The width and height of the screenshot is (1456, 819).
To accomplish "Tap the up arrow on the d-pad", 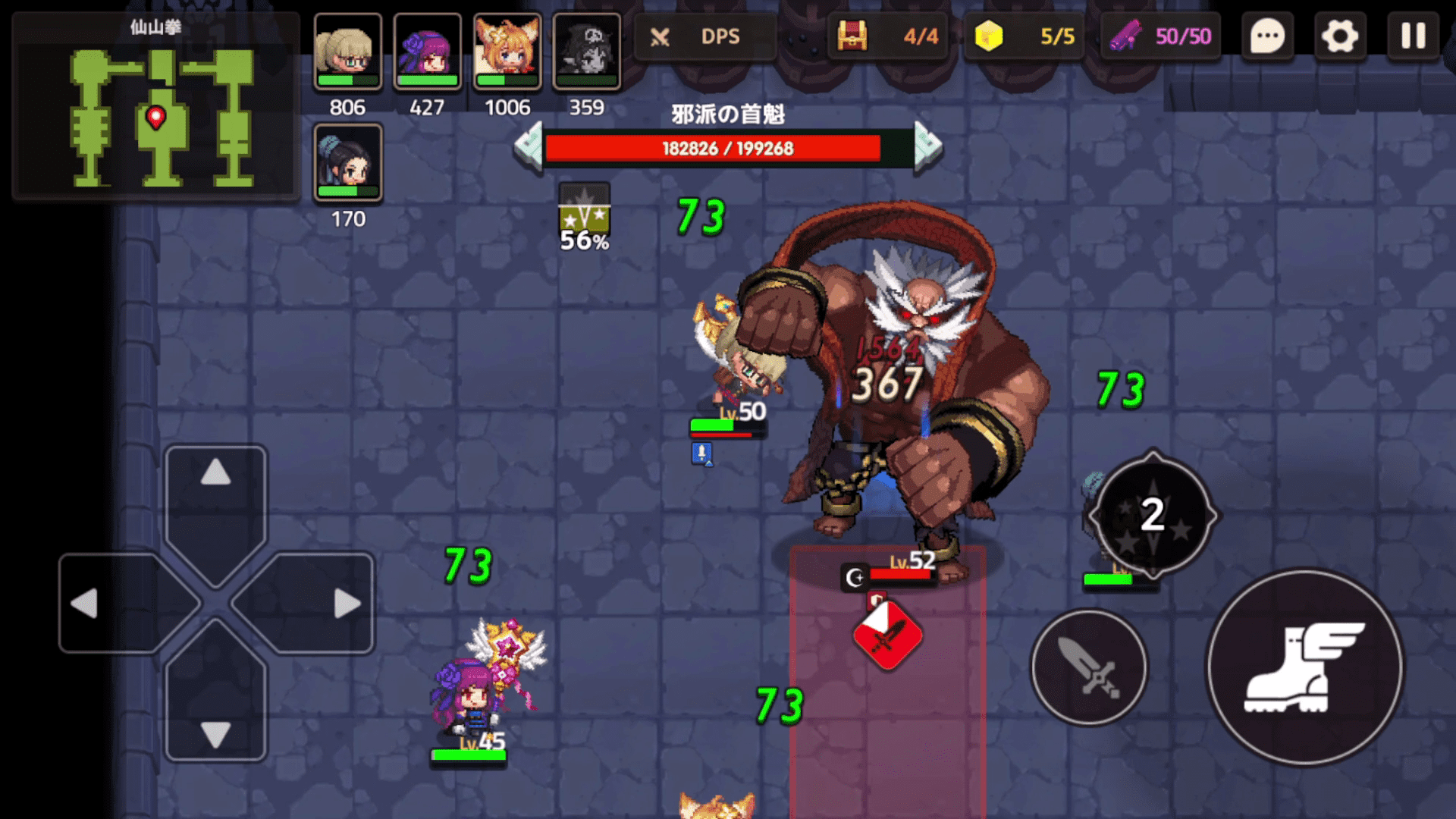I will tap(216, 473).
